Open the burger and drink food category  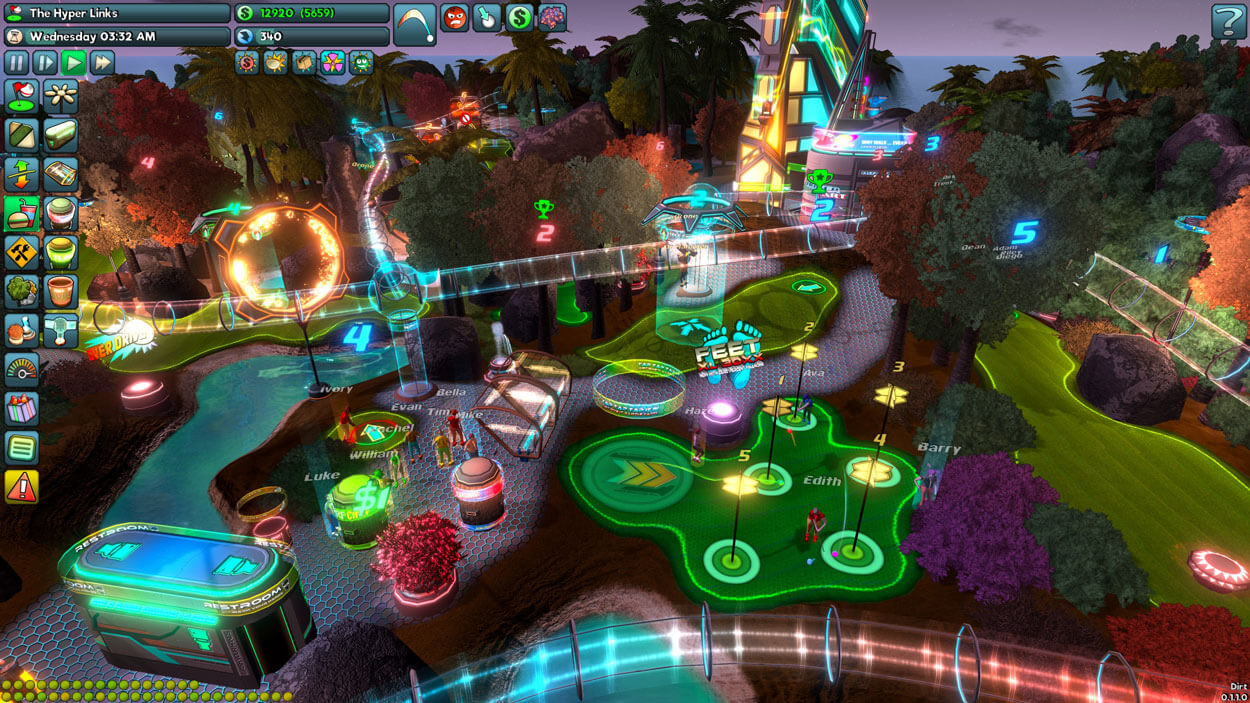click(x=21, y=213)
